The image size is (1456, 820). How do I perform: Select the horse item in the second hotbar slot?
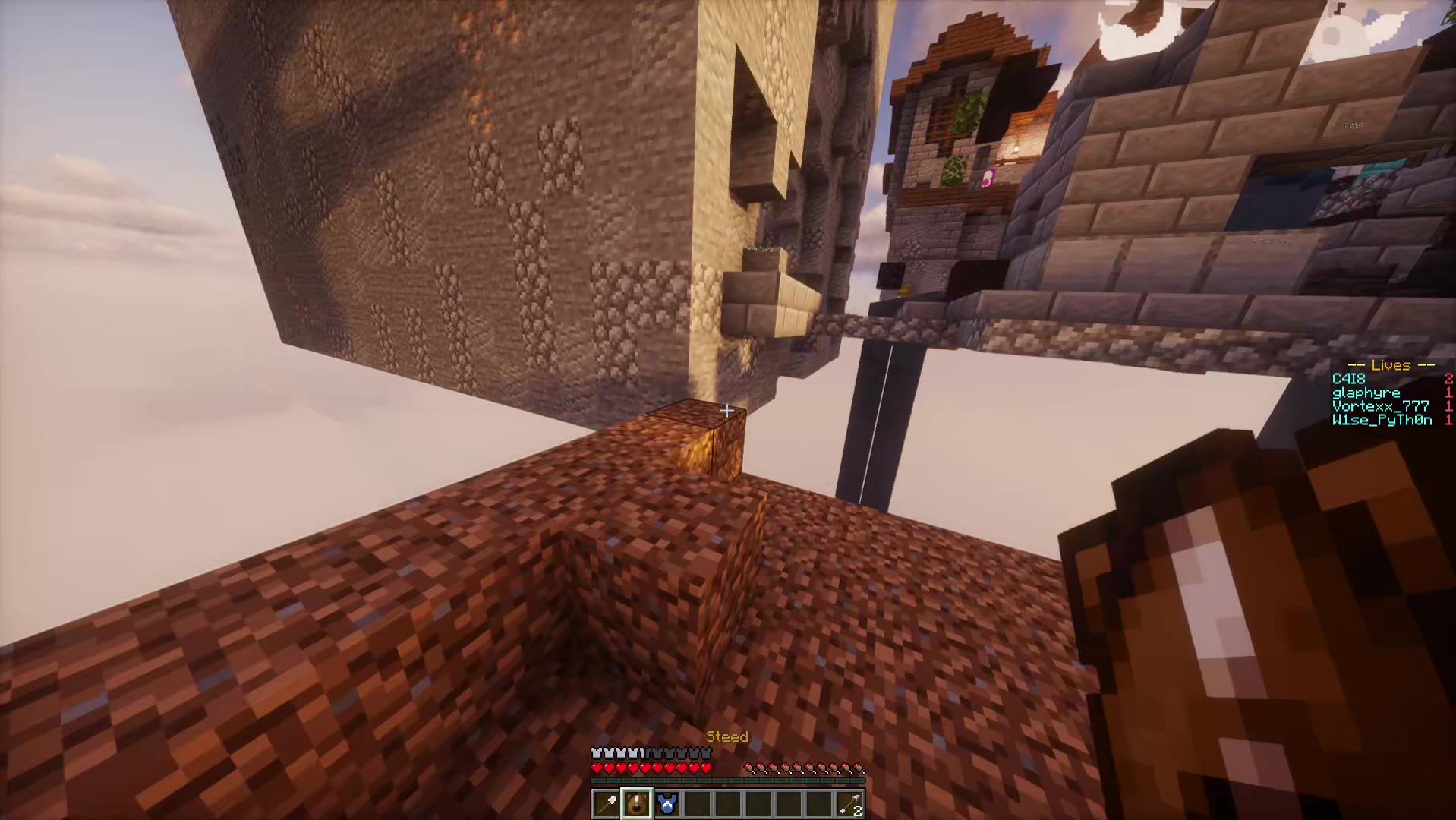click(636, 804)
